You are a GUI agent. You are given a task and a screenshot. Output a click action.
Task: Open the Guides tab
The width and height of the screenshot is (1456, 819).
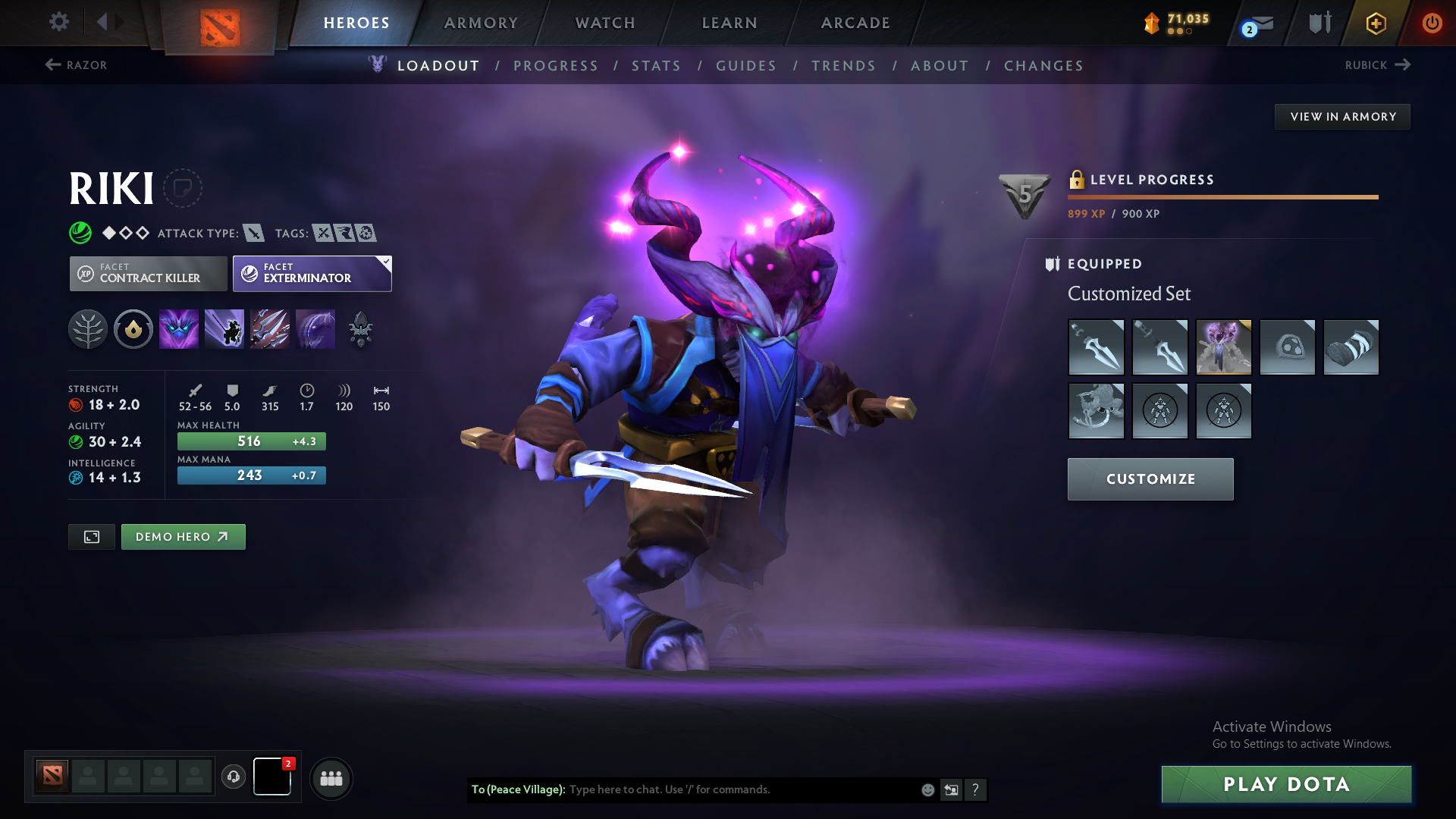pyautogui.click(x=746, y=66)
